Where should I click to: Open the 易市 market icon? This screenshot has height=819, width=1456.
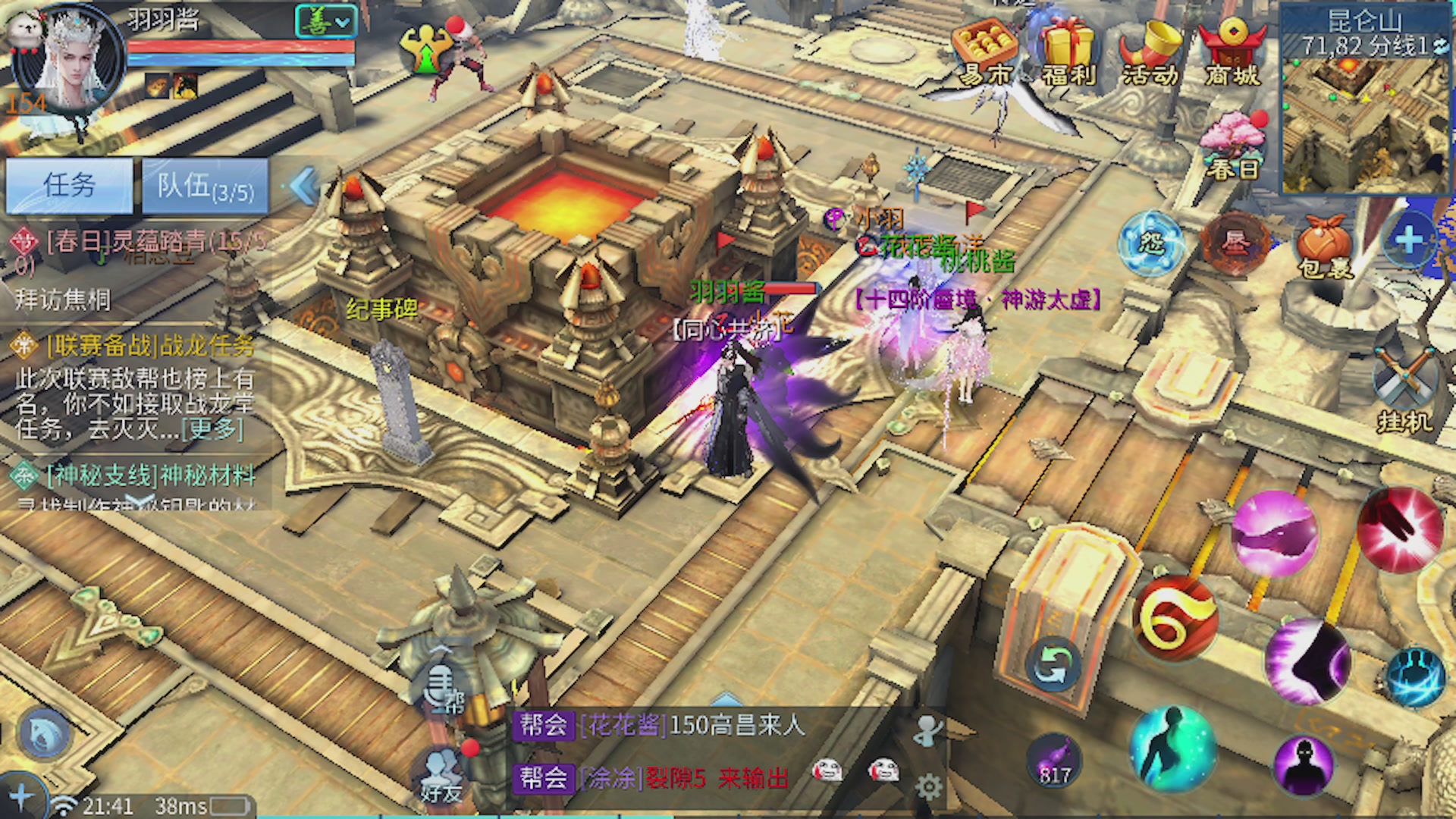click(x=985, y=52)
